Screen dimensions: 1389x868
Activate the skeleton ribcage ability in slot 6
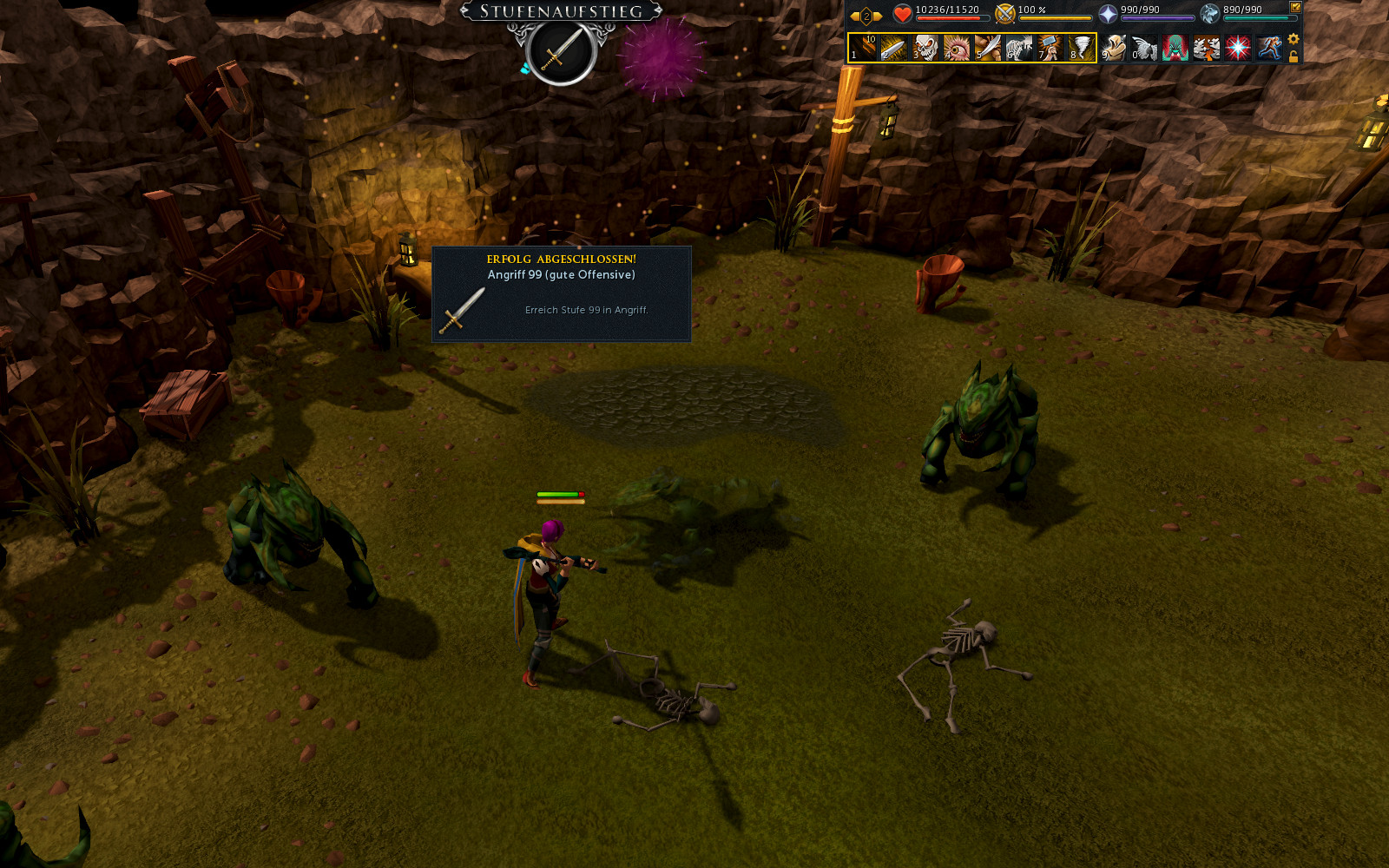pyautogui.click(x=1019, y=48)
